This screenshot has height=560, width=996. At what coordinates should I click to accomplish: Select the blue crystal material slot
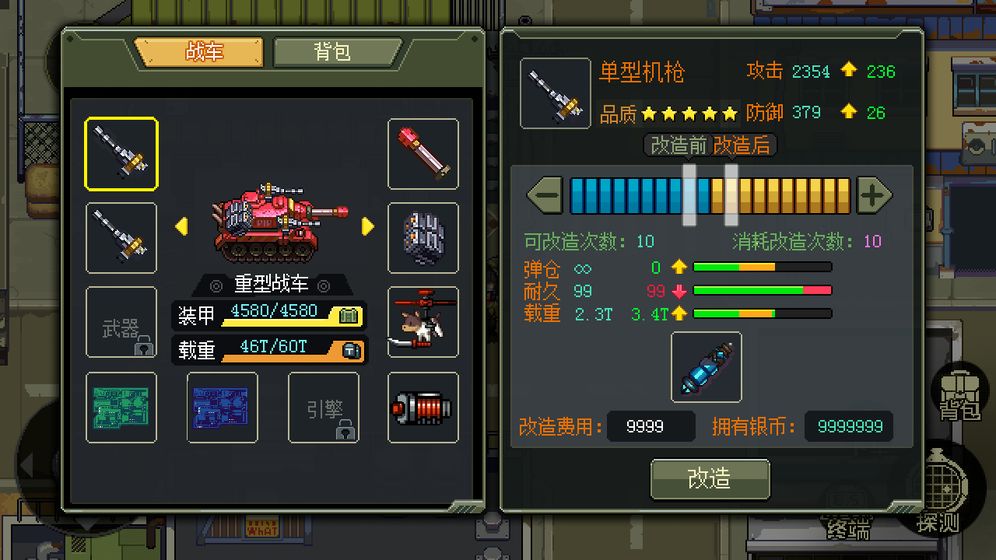(x=706, y=367)
